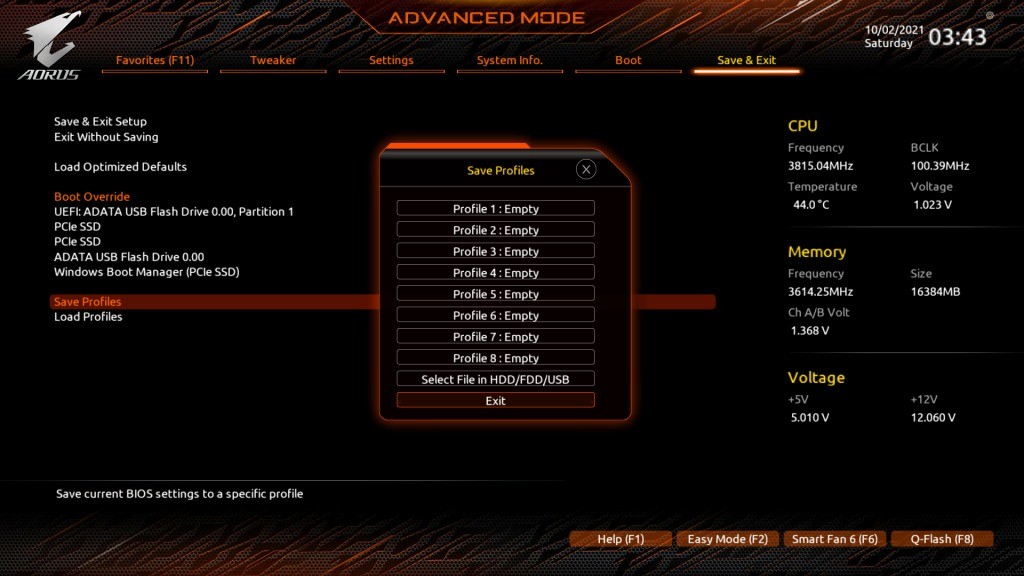Pick Profile 8 : Empty slot
The height and width of the screenshot is (576, 1024).
[x=495, y=358]
